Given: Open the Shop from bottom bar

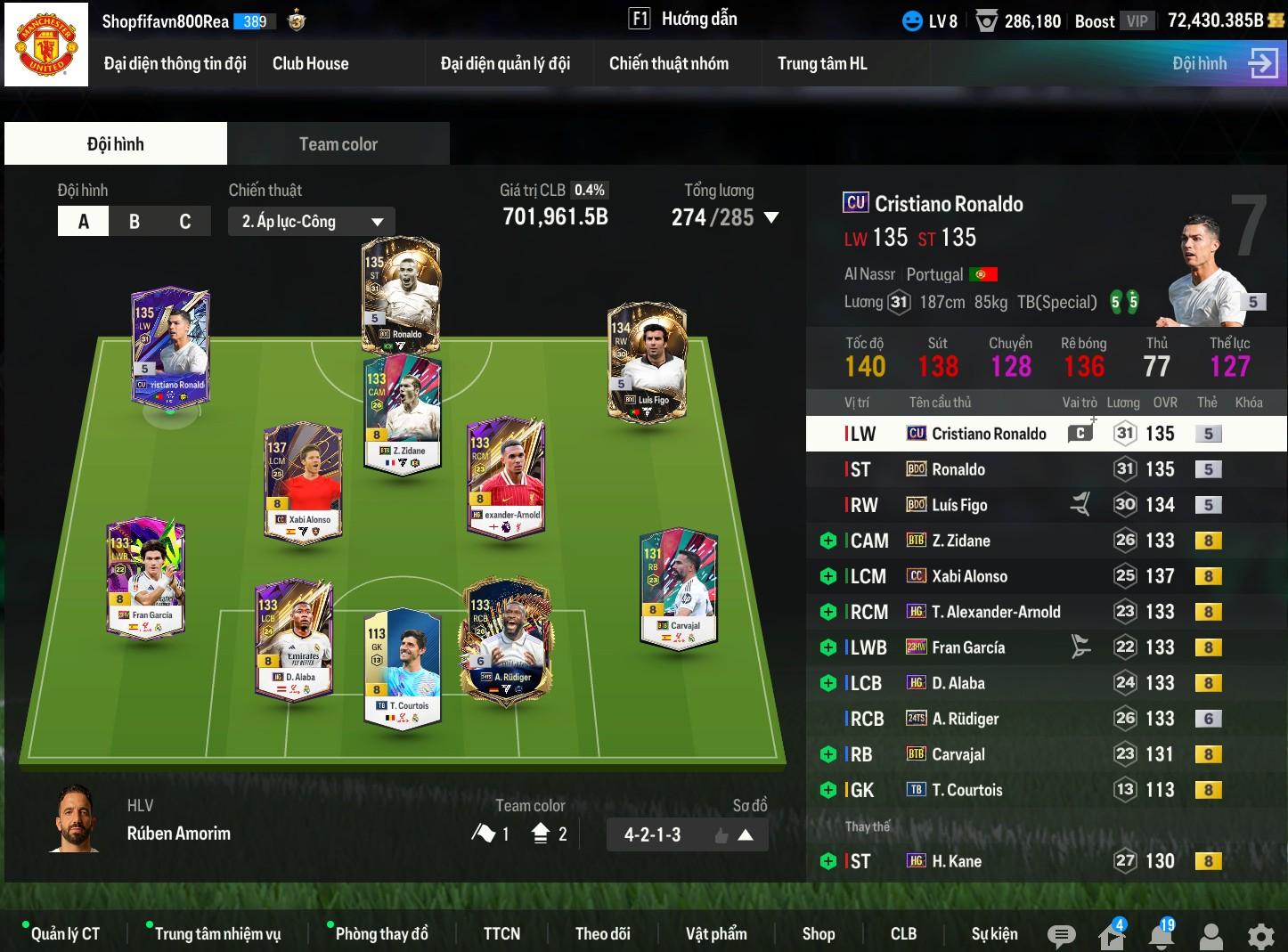Looking at the screenshot, I should [x=818, y=933].
